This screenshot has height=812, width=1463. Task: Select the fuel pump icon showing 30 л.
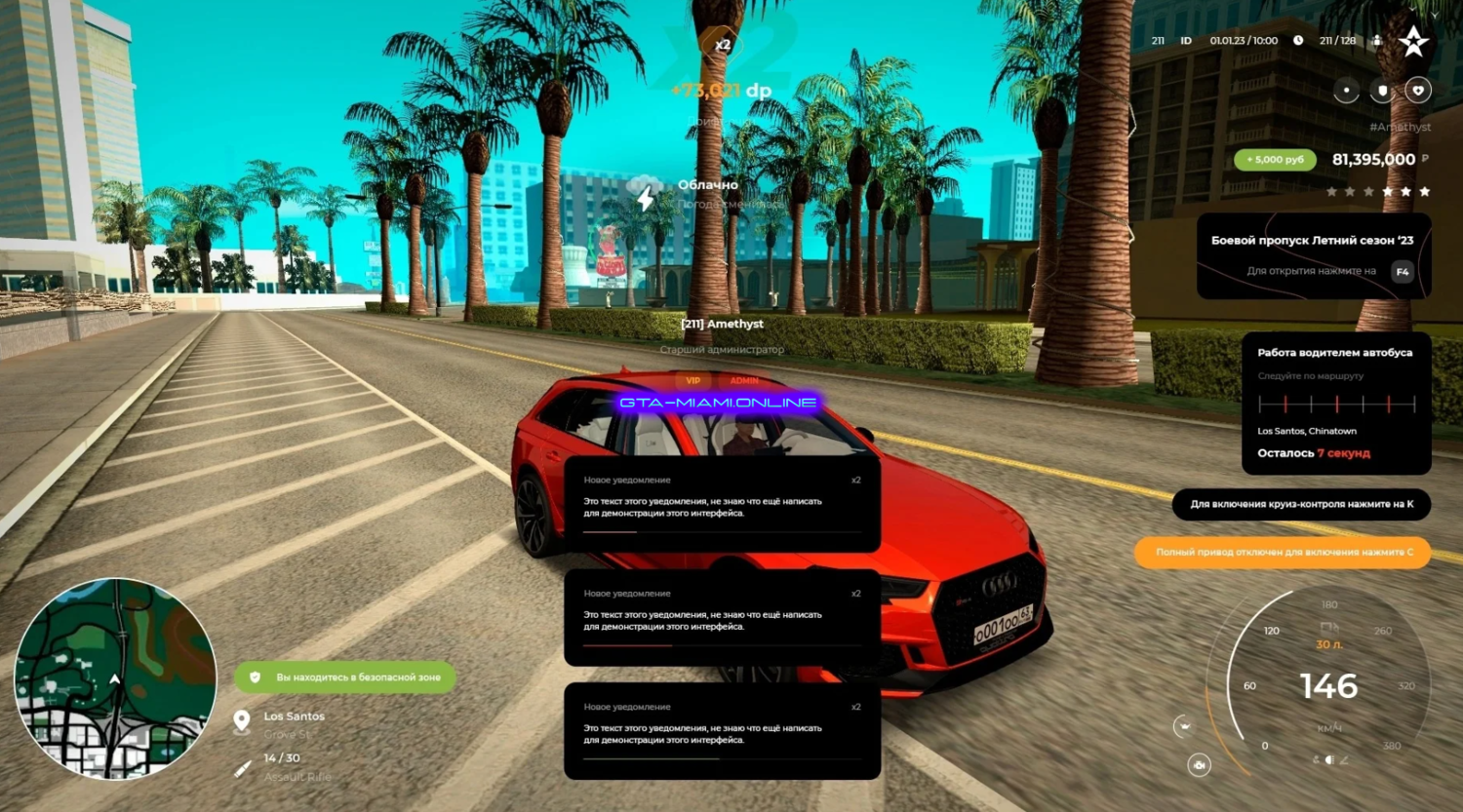1329,629
